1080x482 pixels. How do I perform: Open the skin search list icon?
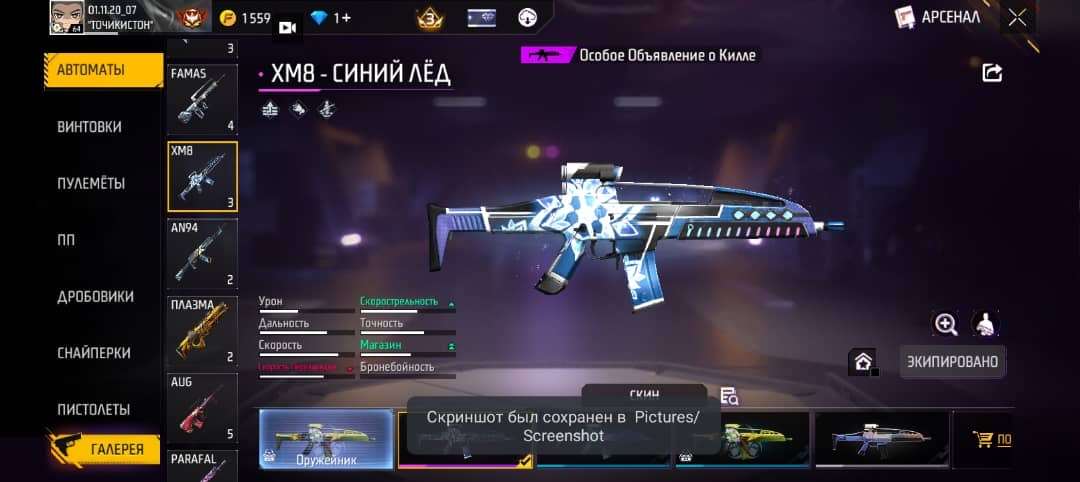[x=729, y=396]
